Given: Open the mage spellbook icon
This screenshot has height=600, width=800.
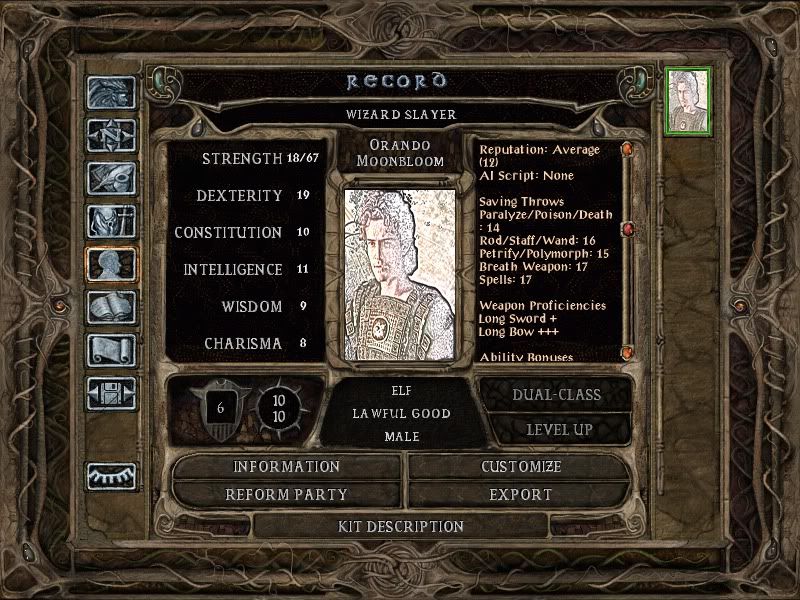Looking at the screenshot, I should click(111, 306).
